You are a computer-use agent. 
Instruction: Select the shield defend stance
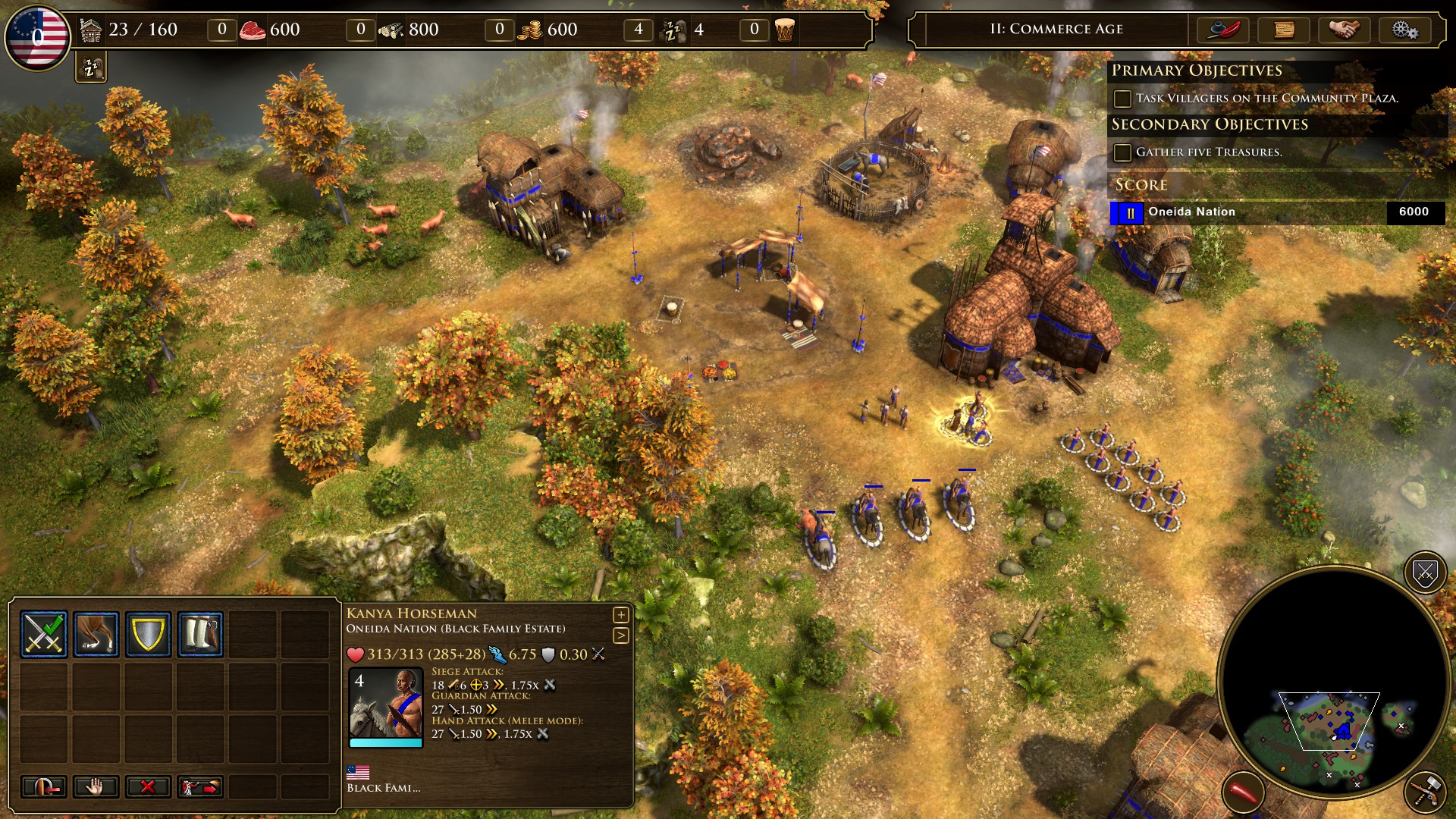pyautogui.click(x=148, y=633)
